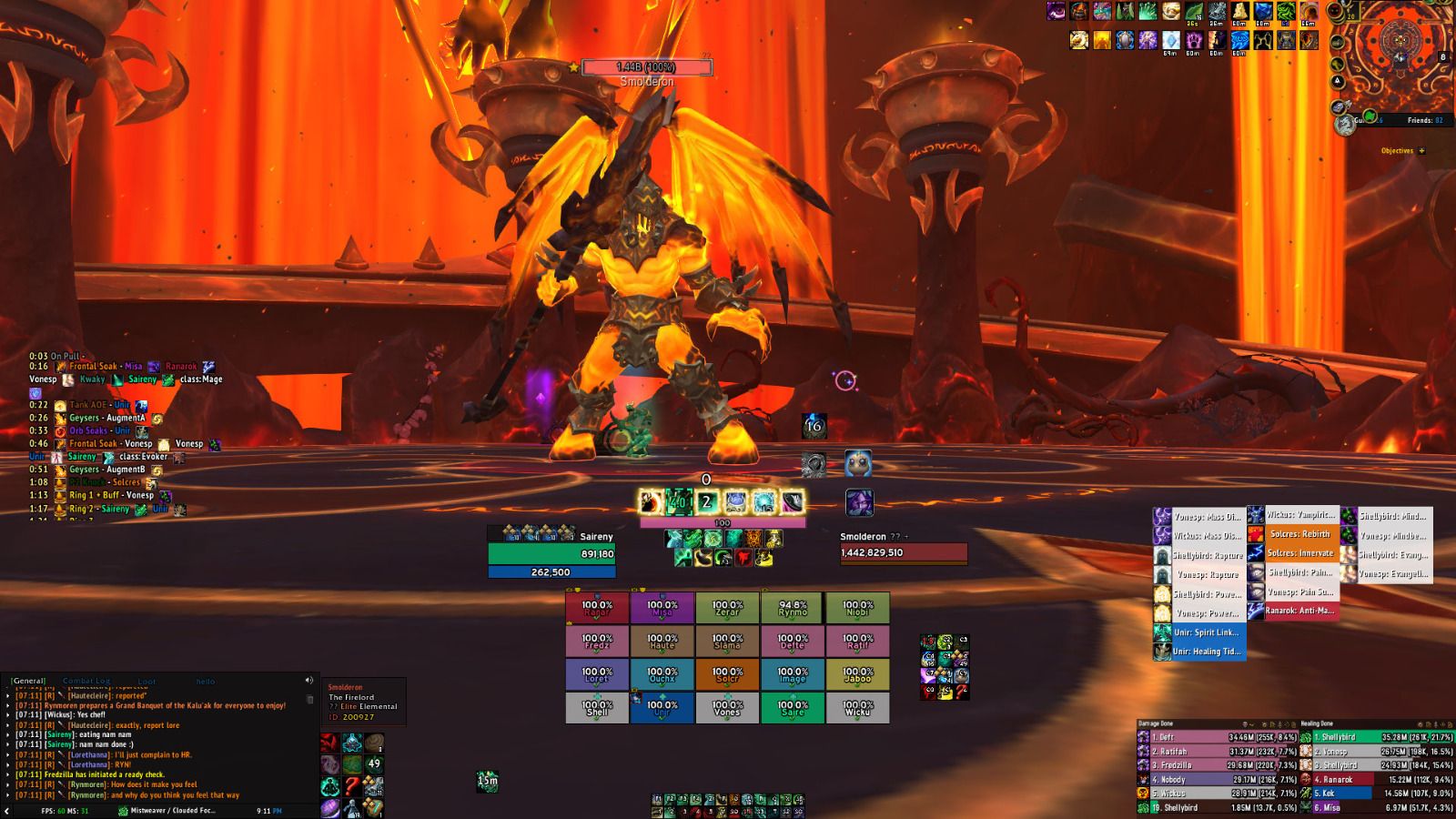The image size is (1456, 819).
Task: Target Zerar in the raid frames
Action: [727, 608]
